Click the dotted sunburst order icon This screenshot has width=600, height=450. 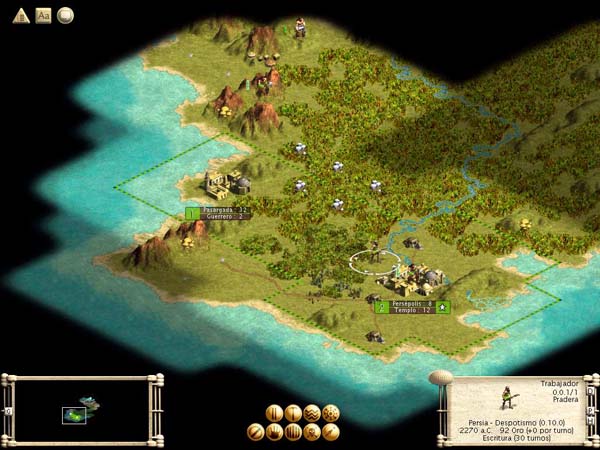[x=331, y=413]
